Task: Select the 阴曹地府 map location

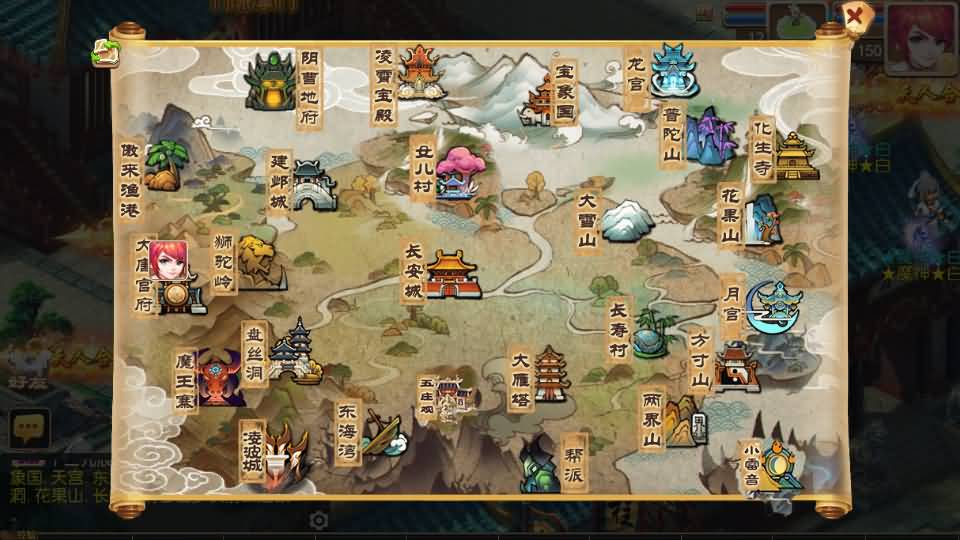Action: click(x=272, y=80)
